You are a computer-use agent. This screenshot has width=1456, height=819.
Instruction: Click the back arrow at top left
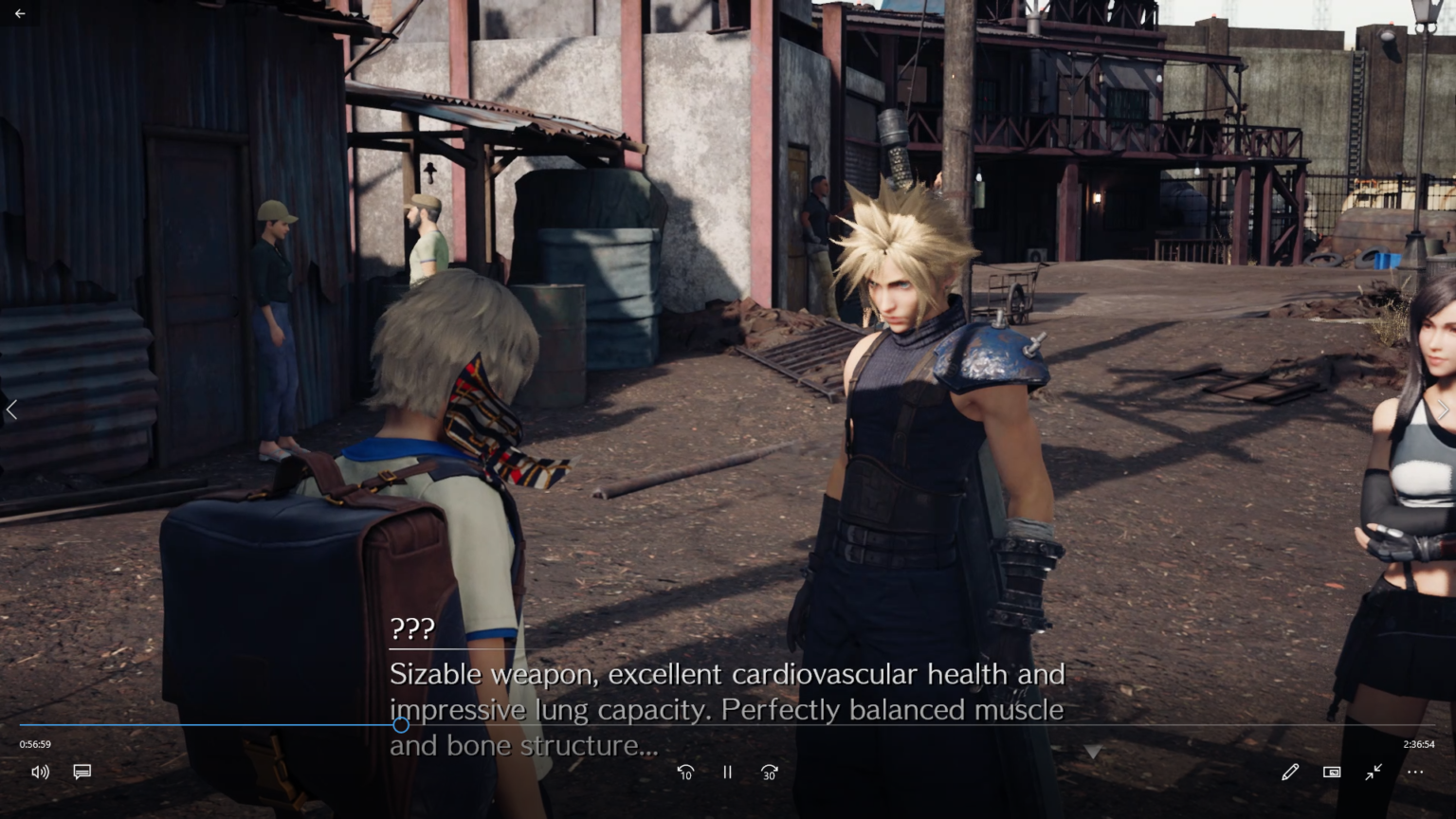tap(20, 13)
